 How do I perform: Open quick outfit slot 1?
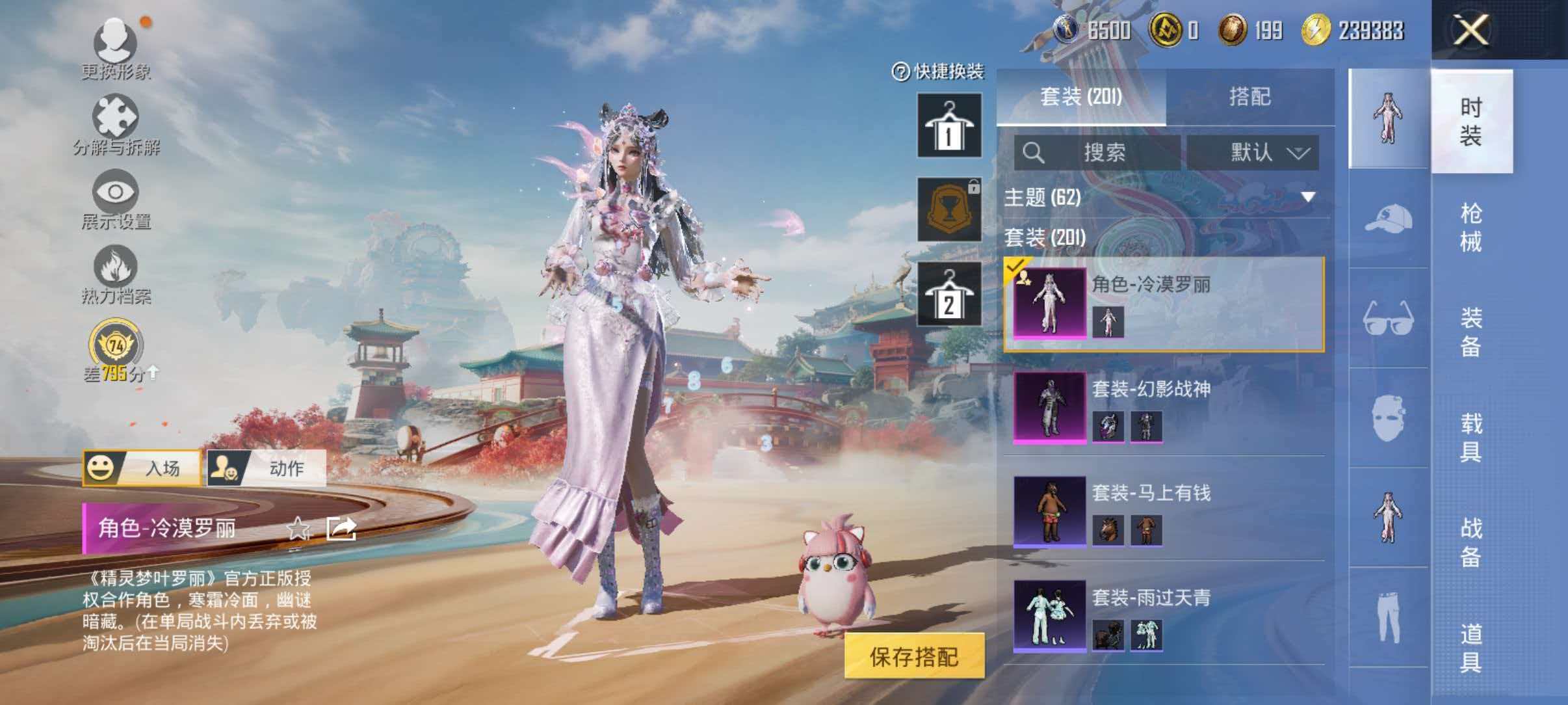click(x=948, y=125)
